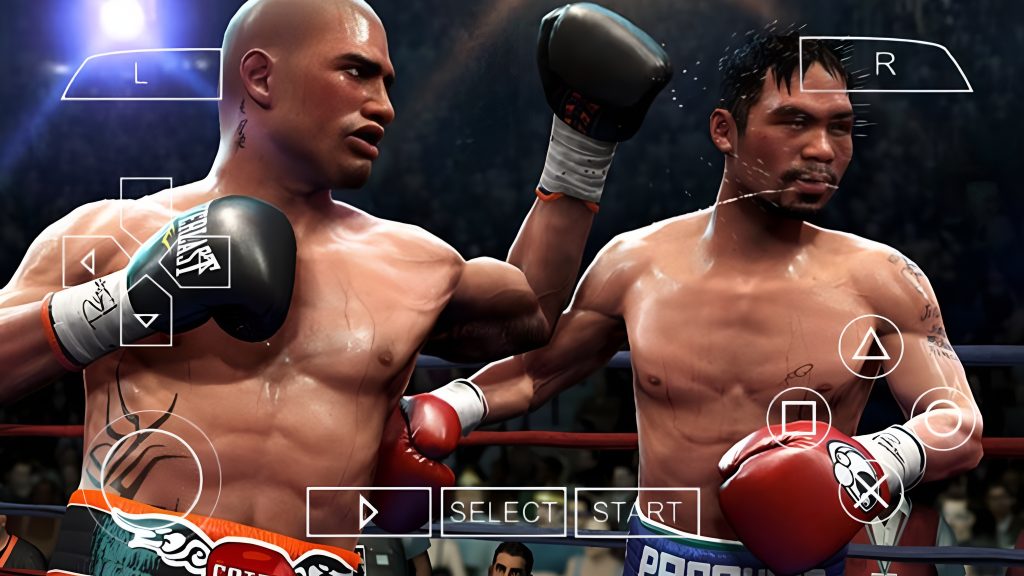This screenshot has width=1024, height=576.
Task: Tap the L shoulder button
Action: (x=141, y=74)
